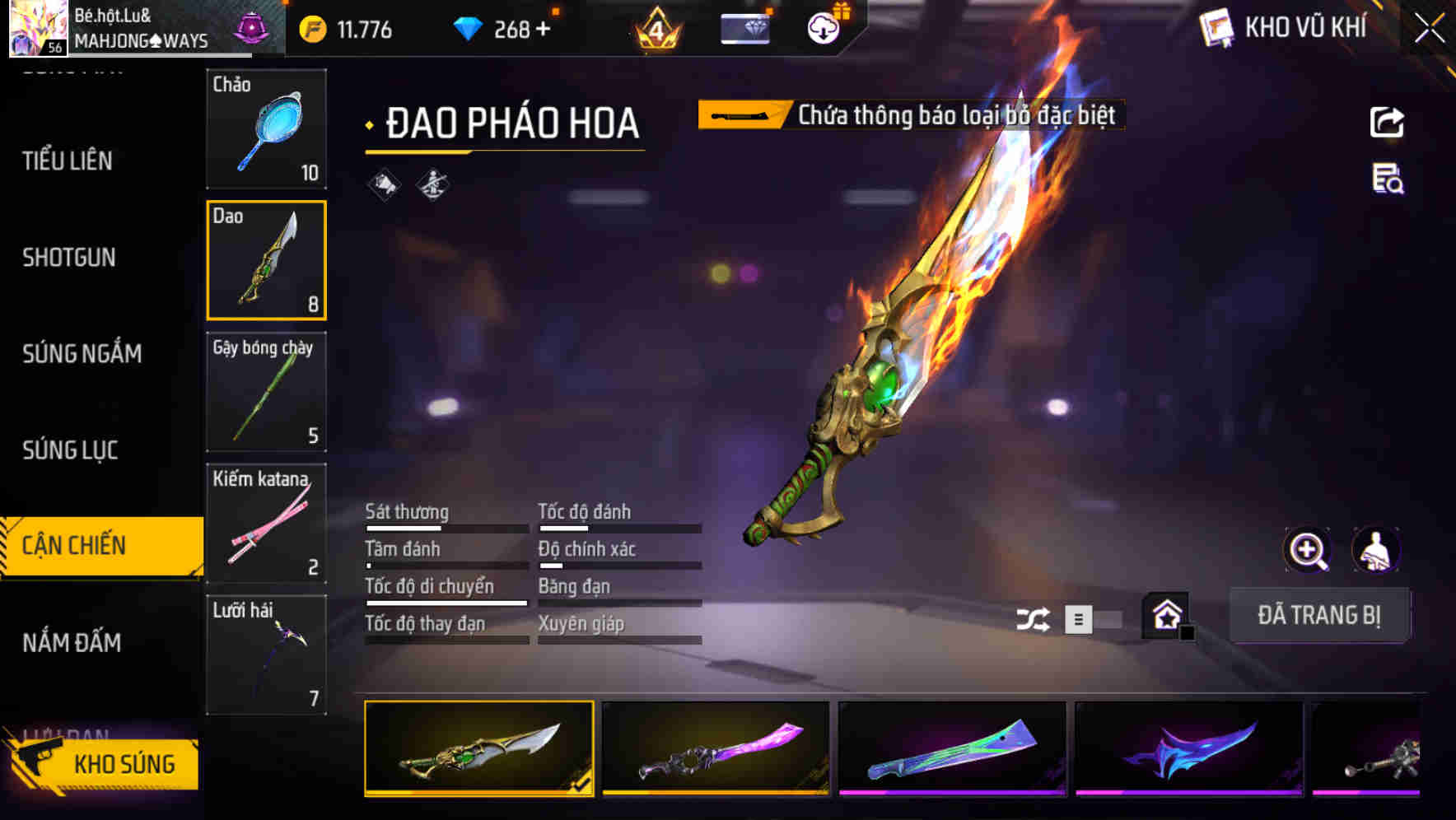Image resolution: width=1456 pixels, height=820 pixels.
Task: Expand the Lưỡi hái category showing 7 items
Action: (266, 655)
